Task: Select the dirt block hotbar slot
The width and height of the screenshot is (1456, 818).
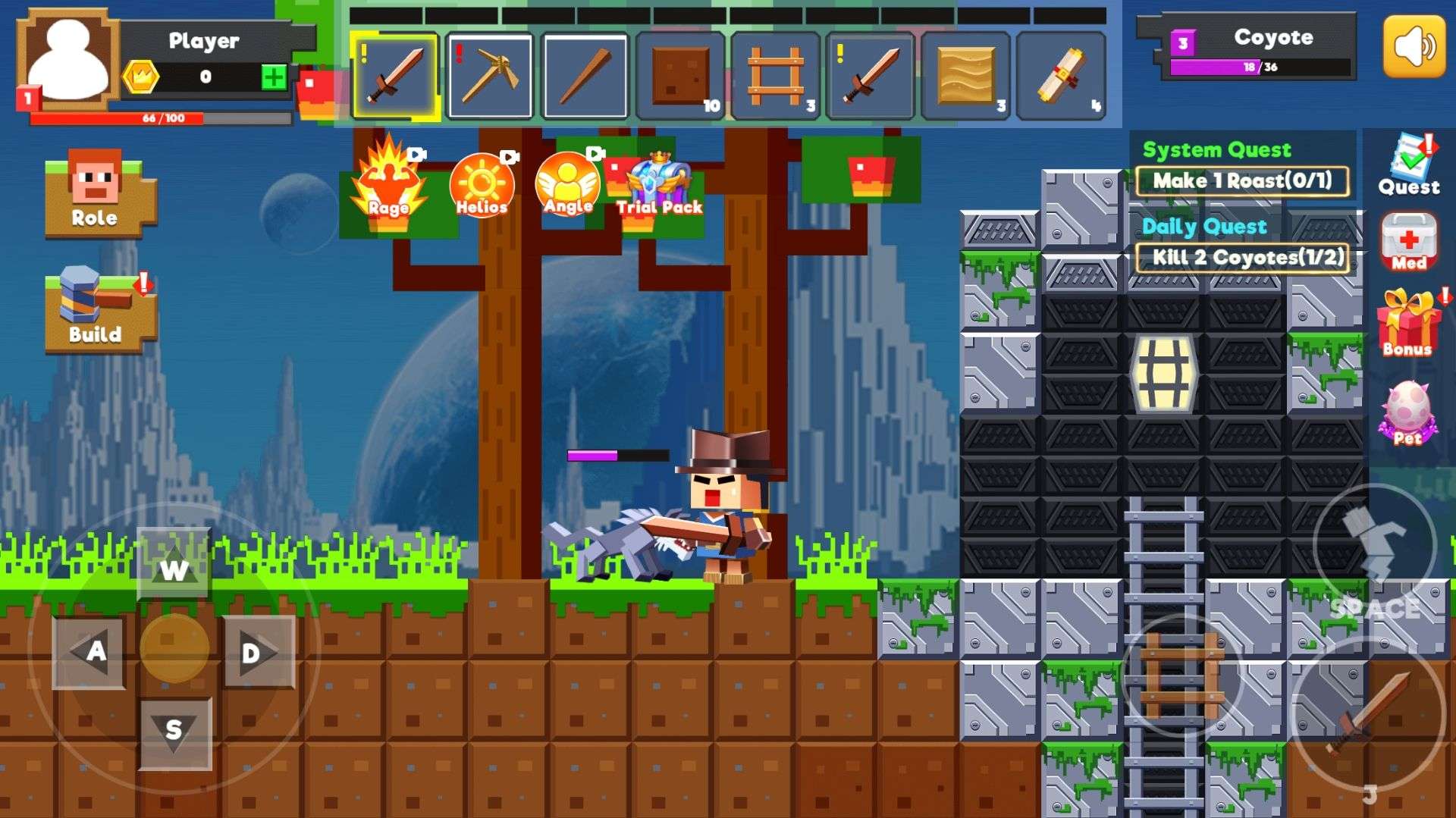Action: point(680,76)
